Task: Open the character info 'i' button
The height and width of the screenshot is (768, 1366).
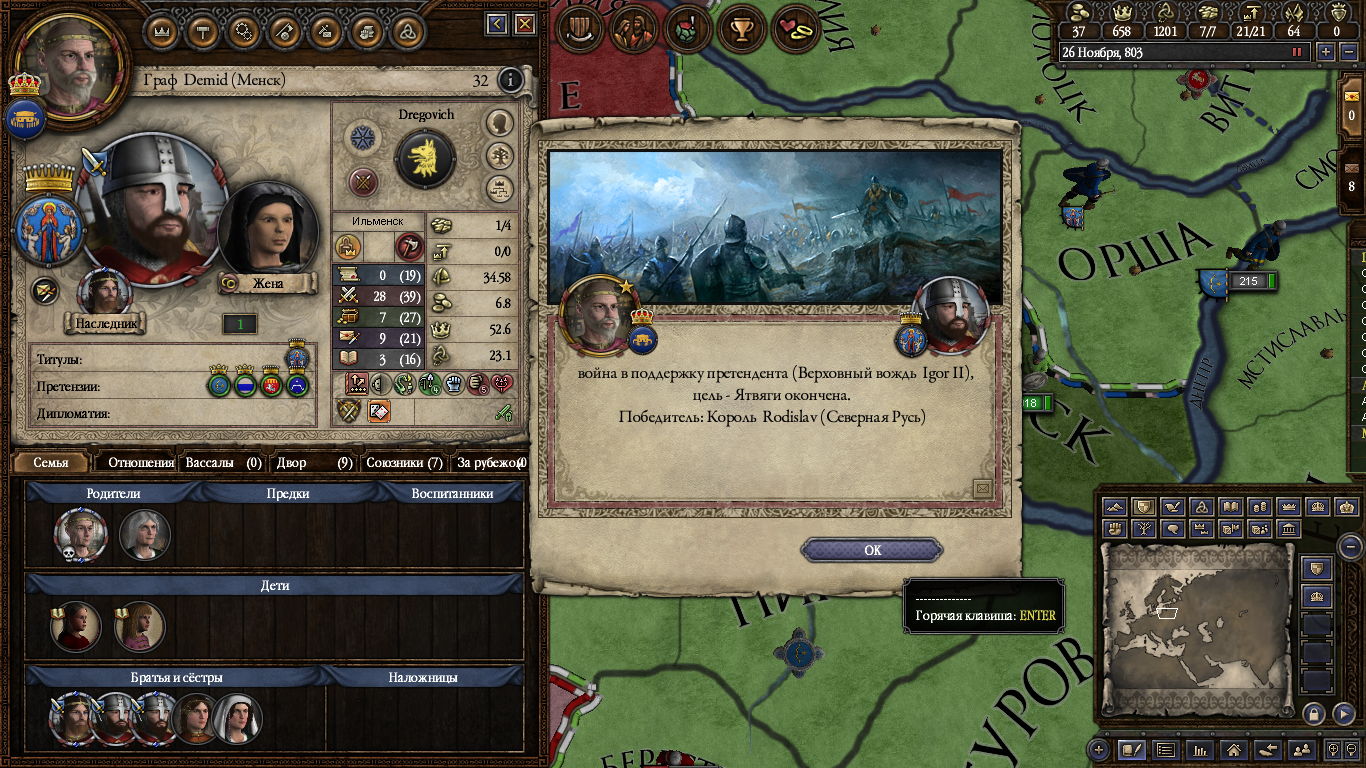Action: (x=510, y=80)
